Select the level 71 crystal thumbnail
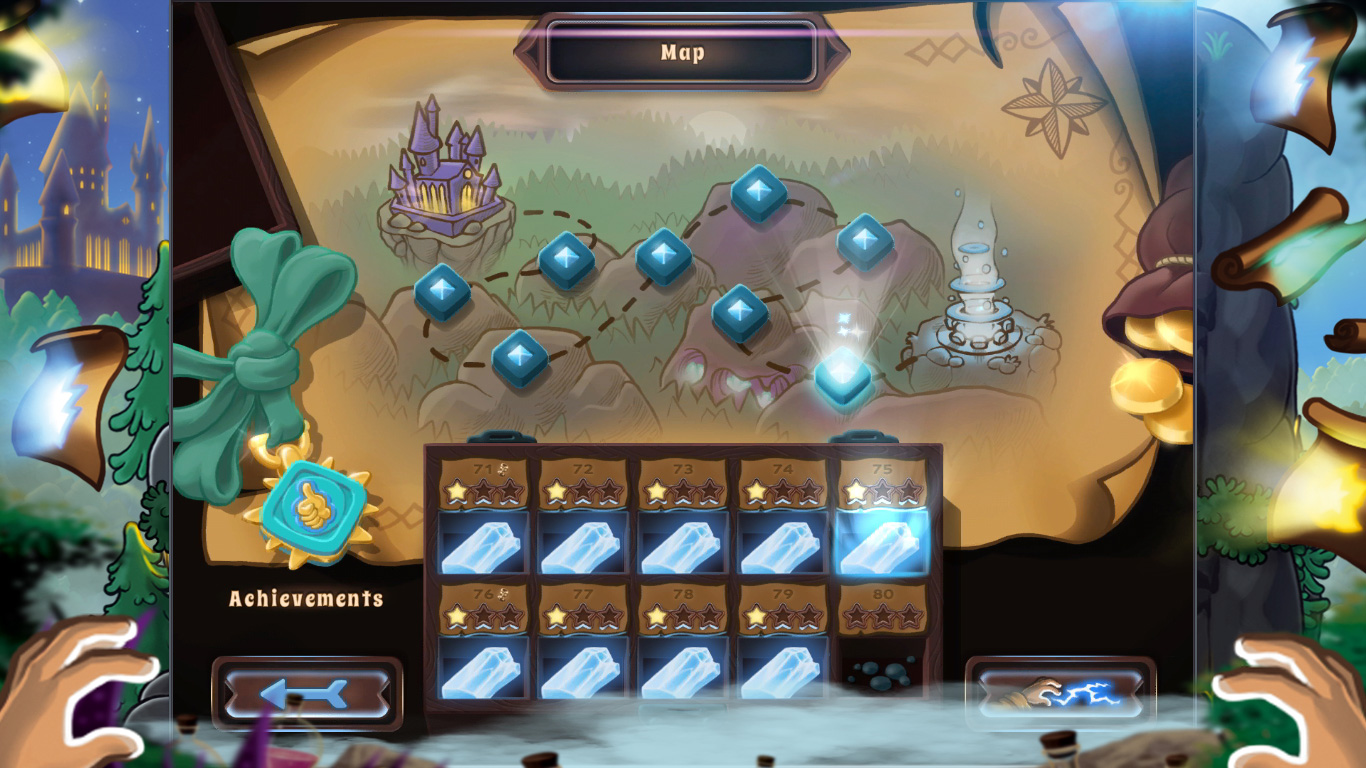Screen dimensions: 1366x768 pos(483,546)
